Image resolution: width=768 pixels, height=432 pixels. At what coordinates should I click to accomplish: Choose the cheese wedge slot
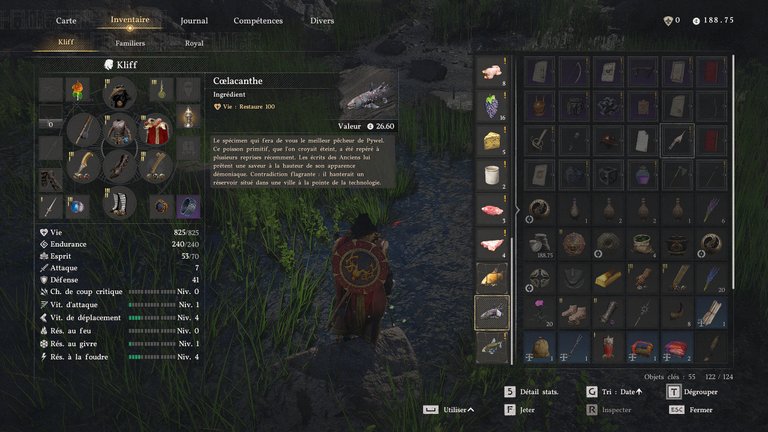pyautogui.click(x=491, y=140)
